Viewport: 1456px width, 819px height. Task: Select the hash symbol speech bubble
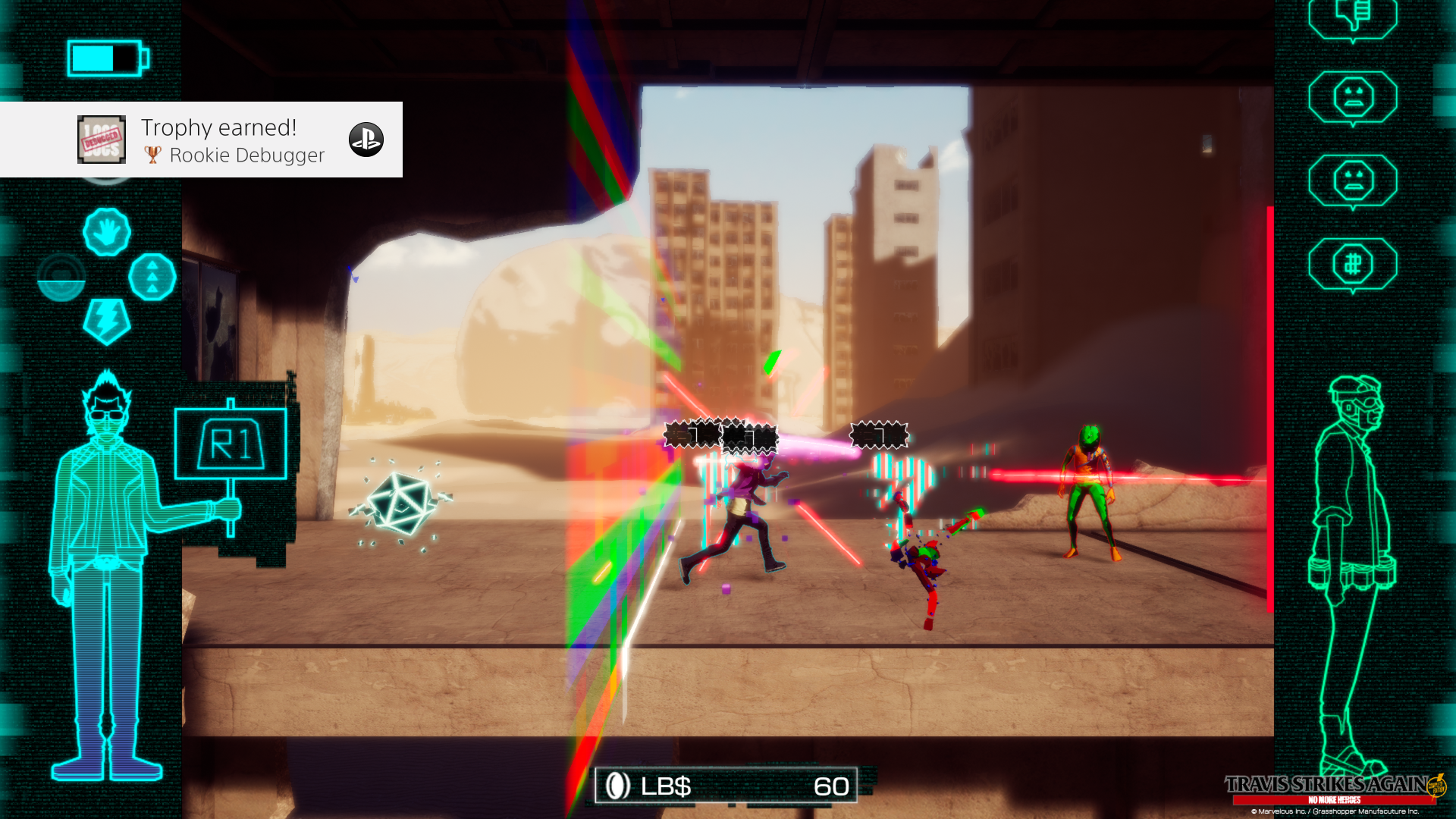pos(1353,264)
